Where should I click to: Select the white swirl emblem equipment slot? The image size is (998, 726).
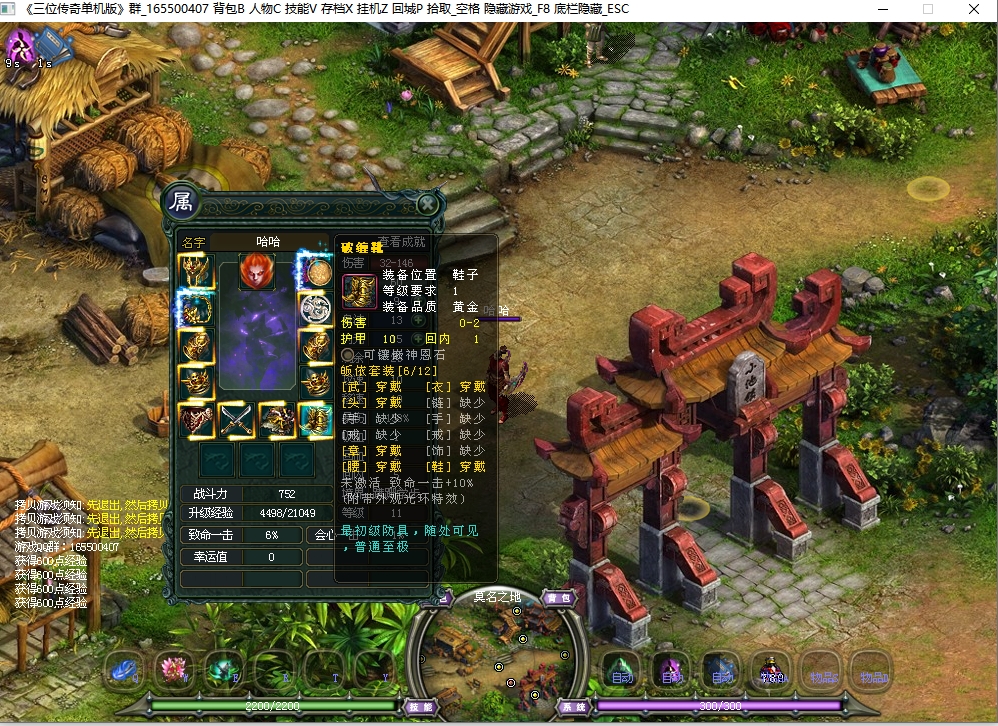coord(316,308)
